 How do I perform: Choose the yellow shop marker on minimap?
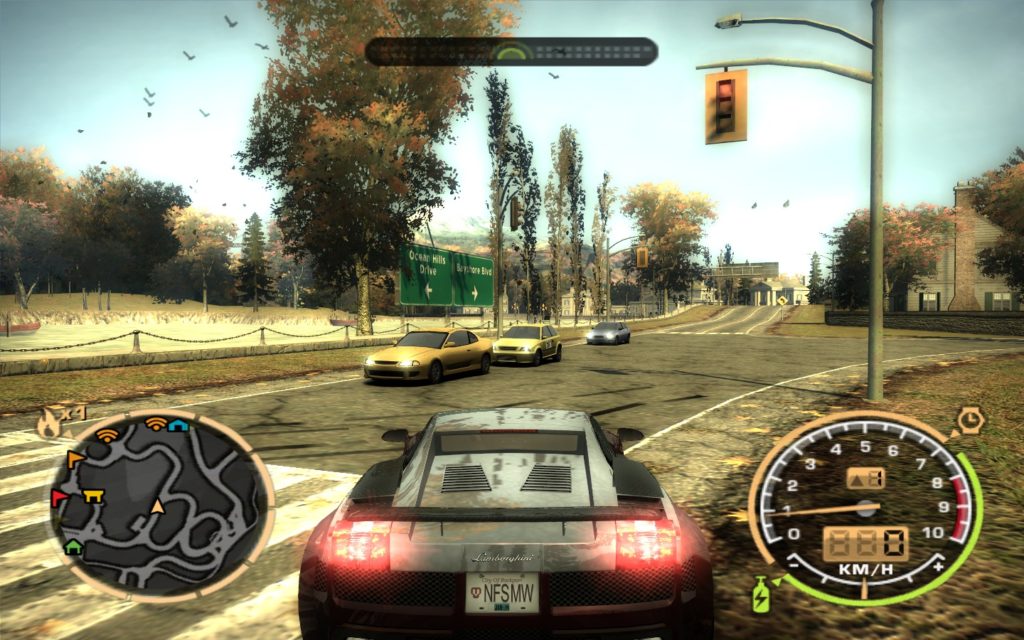[94, 493]
